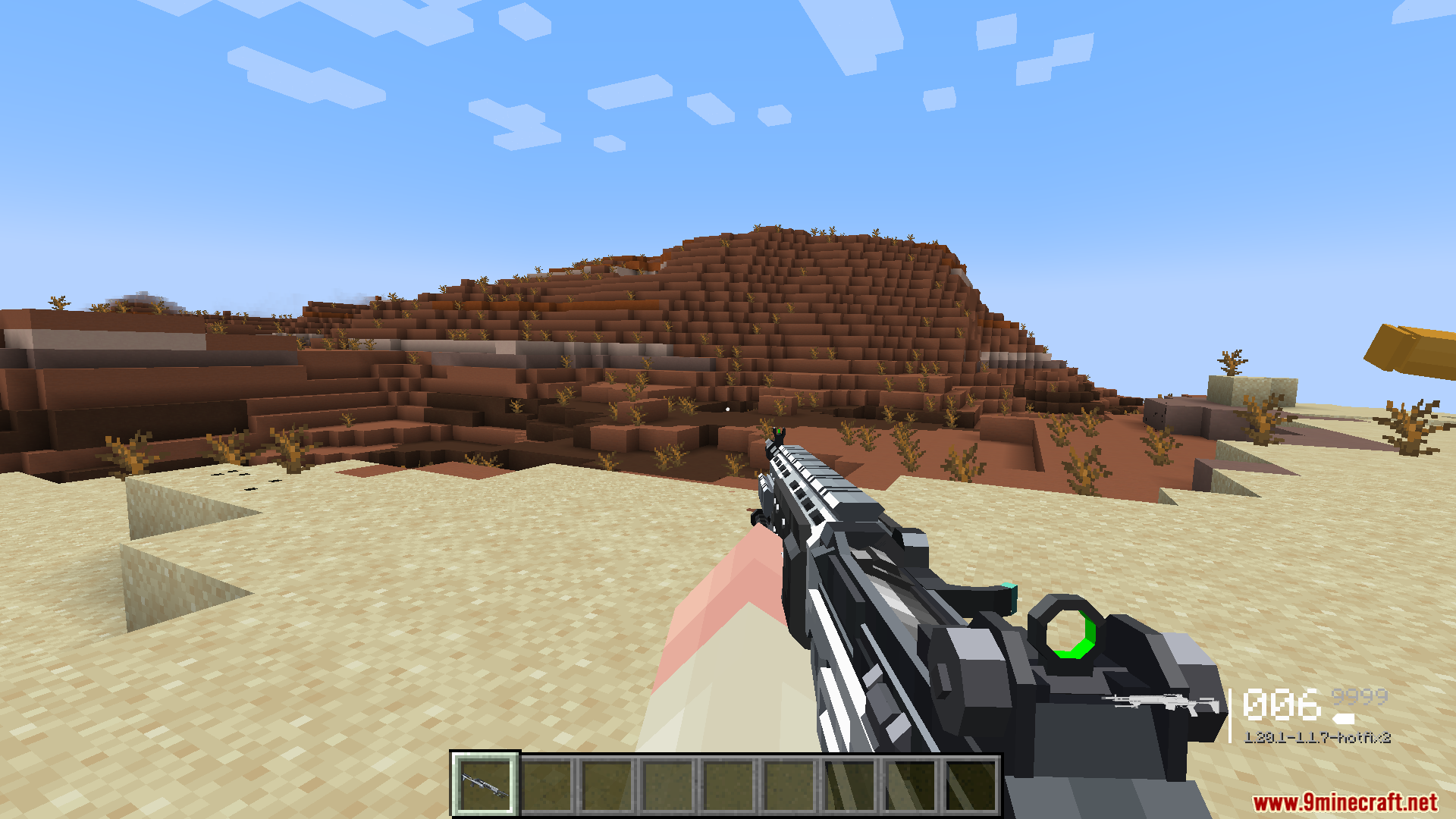Select the rifle icon in hotbar slot one
Screen dimensions: 1456x819
[x=484, y=784]
